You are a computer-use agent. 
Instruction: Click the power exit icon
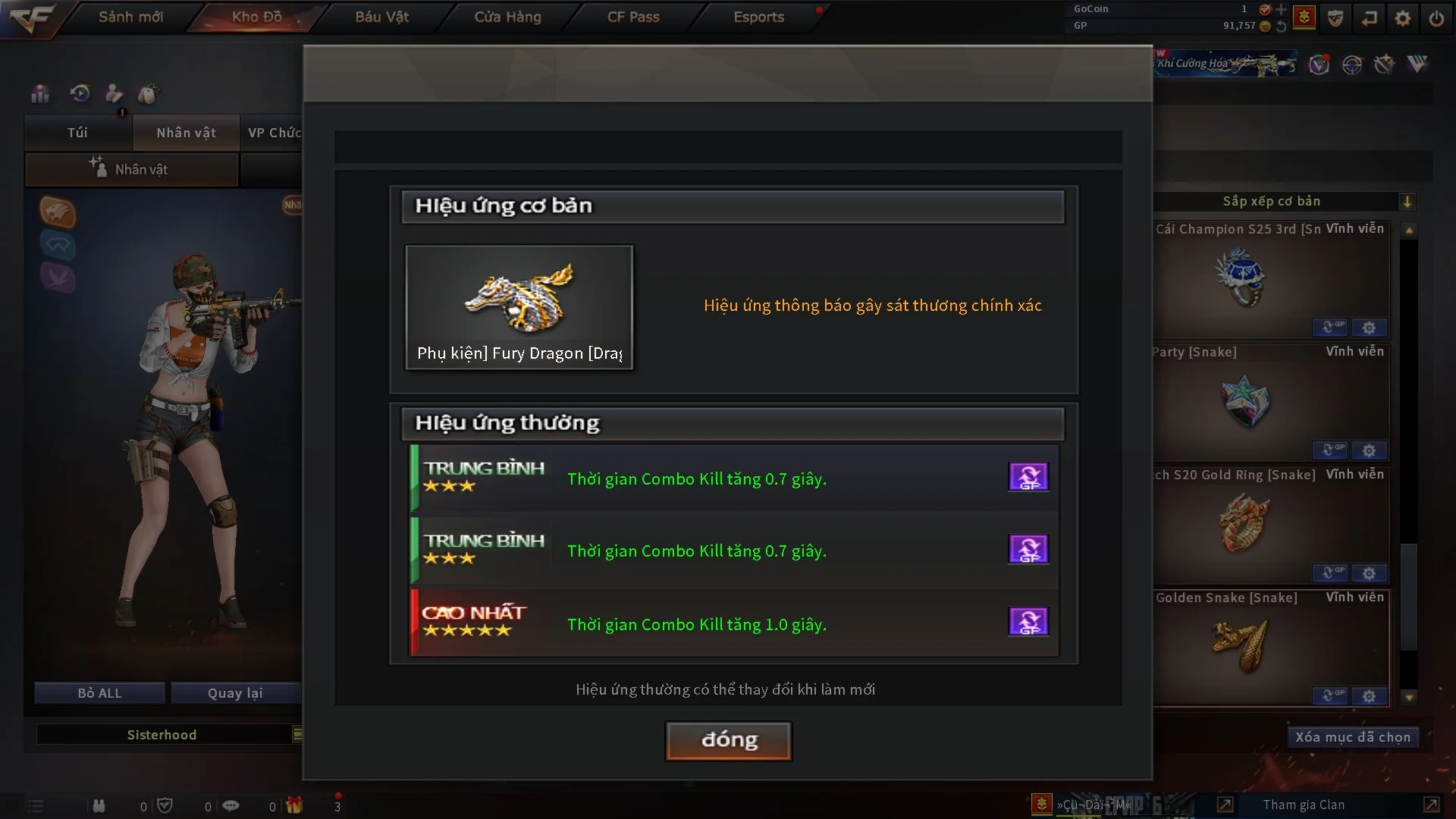[1436, 18]
